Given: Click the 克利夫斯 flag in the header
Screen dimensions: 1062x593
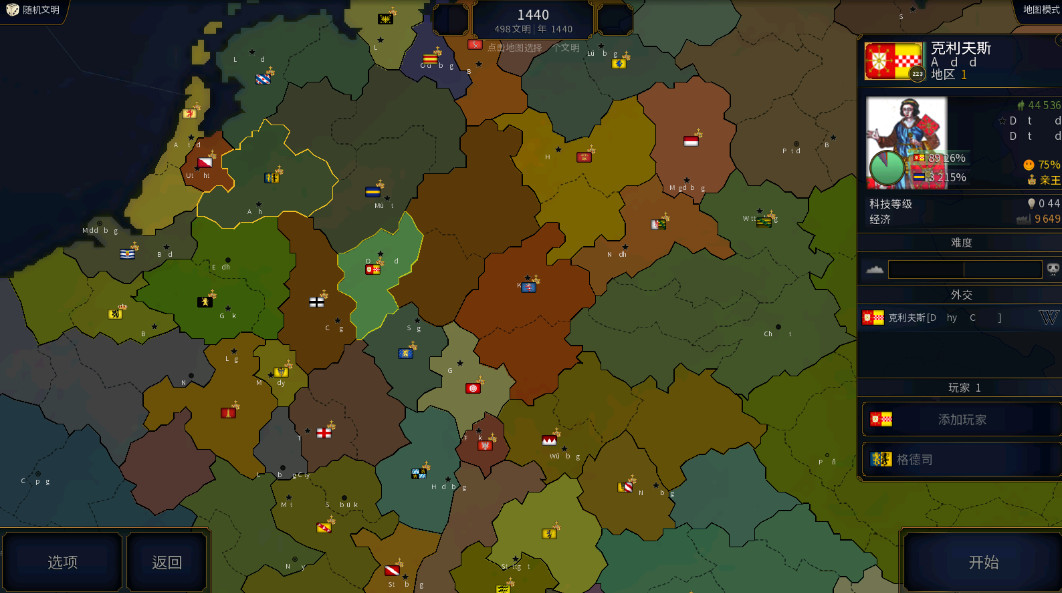Looking at the screenshot, I should 893,61.
